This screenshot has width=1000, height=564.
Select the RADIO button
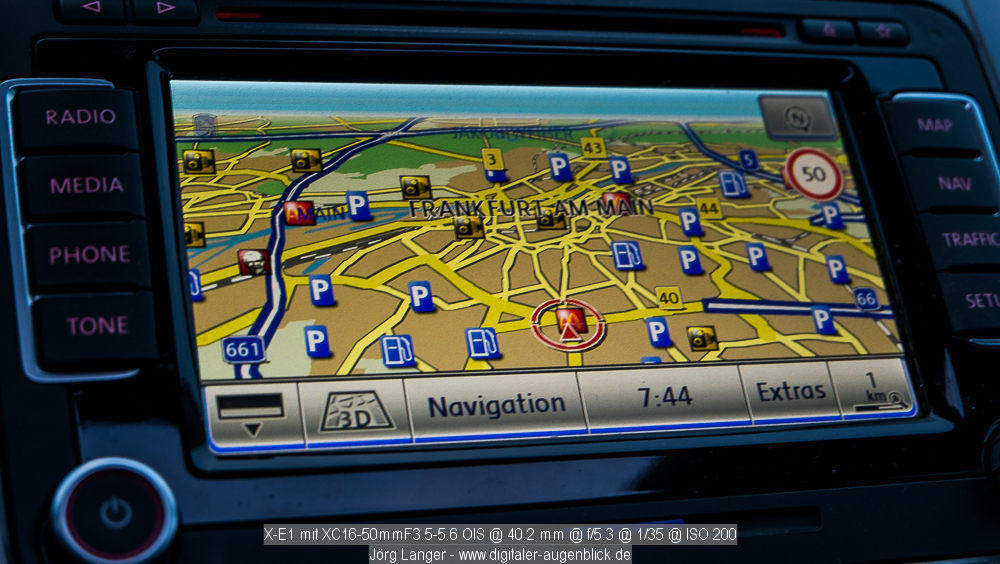[x=80, y=117]
